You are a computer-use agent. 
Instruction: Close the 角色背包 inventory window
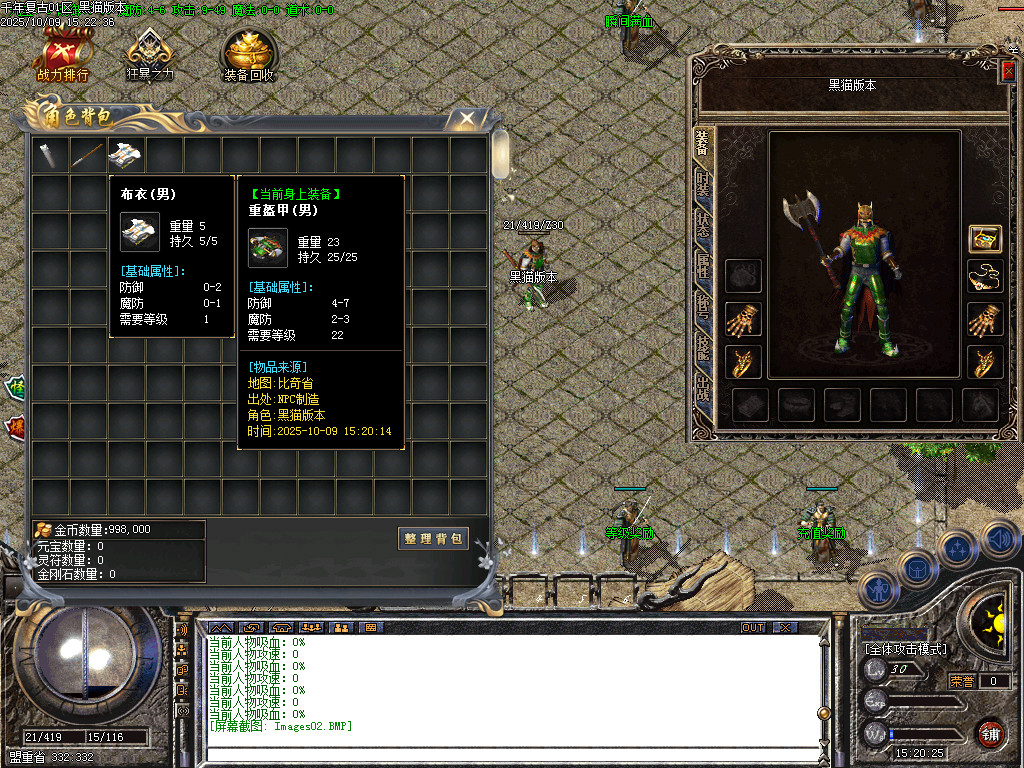coord(467,118)
